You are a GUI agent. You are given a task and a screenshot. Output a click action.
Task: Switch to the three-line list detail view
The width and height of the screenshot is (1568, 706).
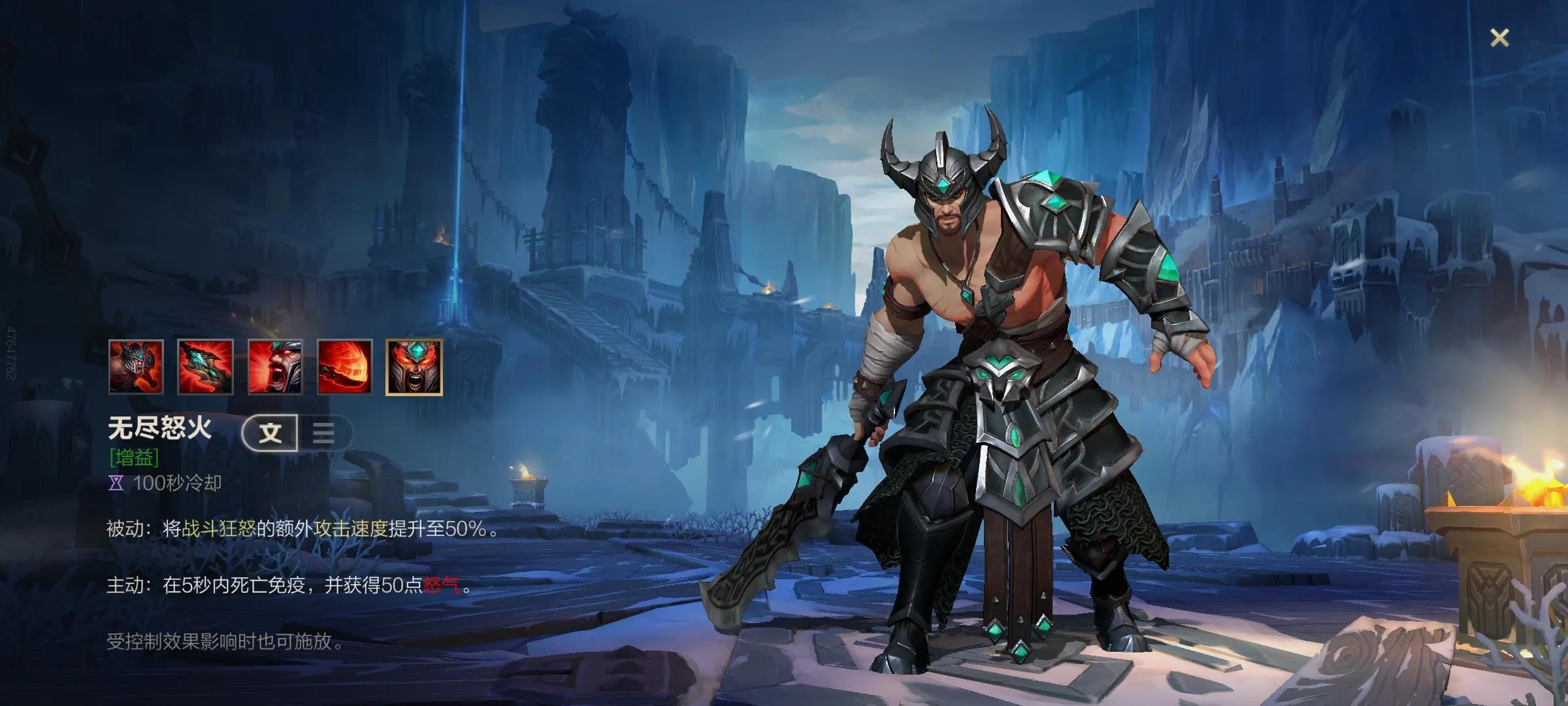point(324,433)
